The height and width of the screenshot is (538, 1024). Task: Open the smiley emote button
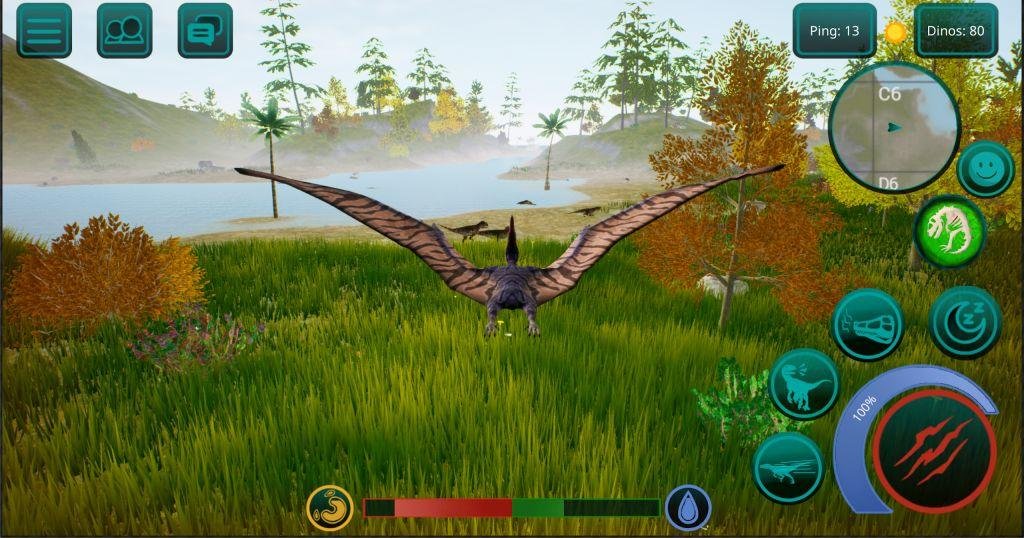(985, 169)
